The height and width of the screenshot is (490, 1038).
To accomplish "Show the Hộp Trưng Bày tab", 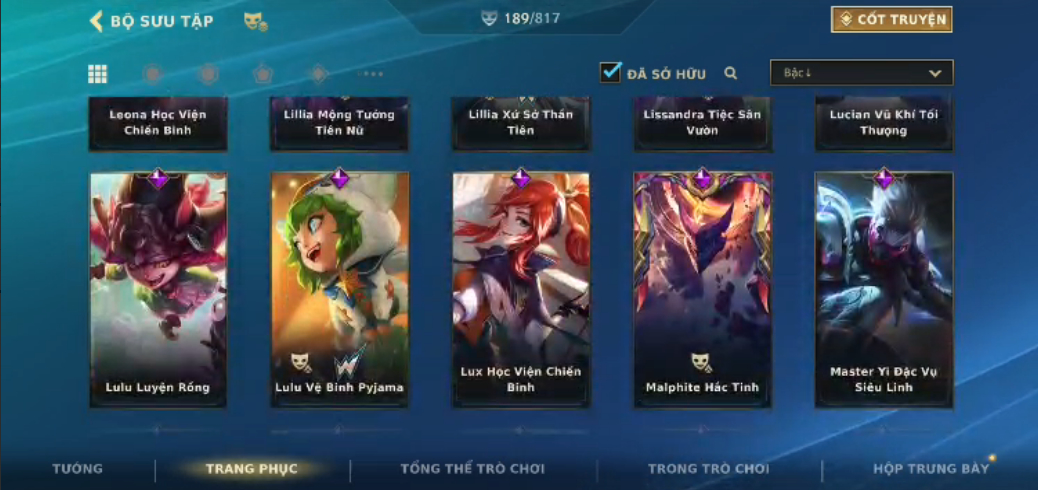I will click(x=930, y=468).
